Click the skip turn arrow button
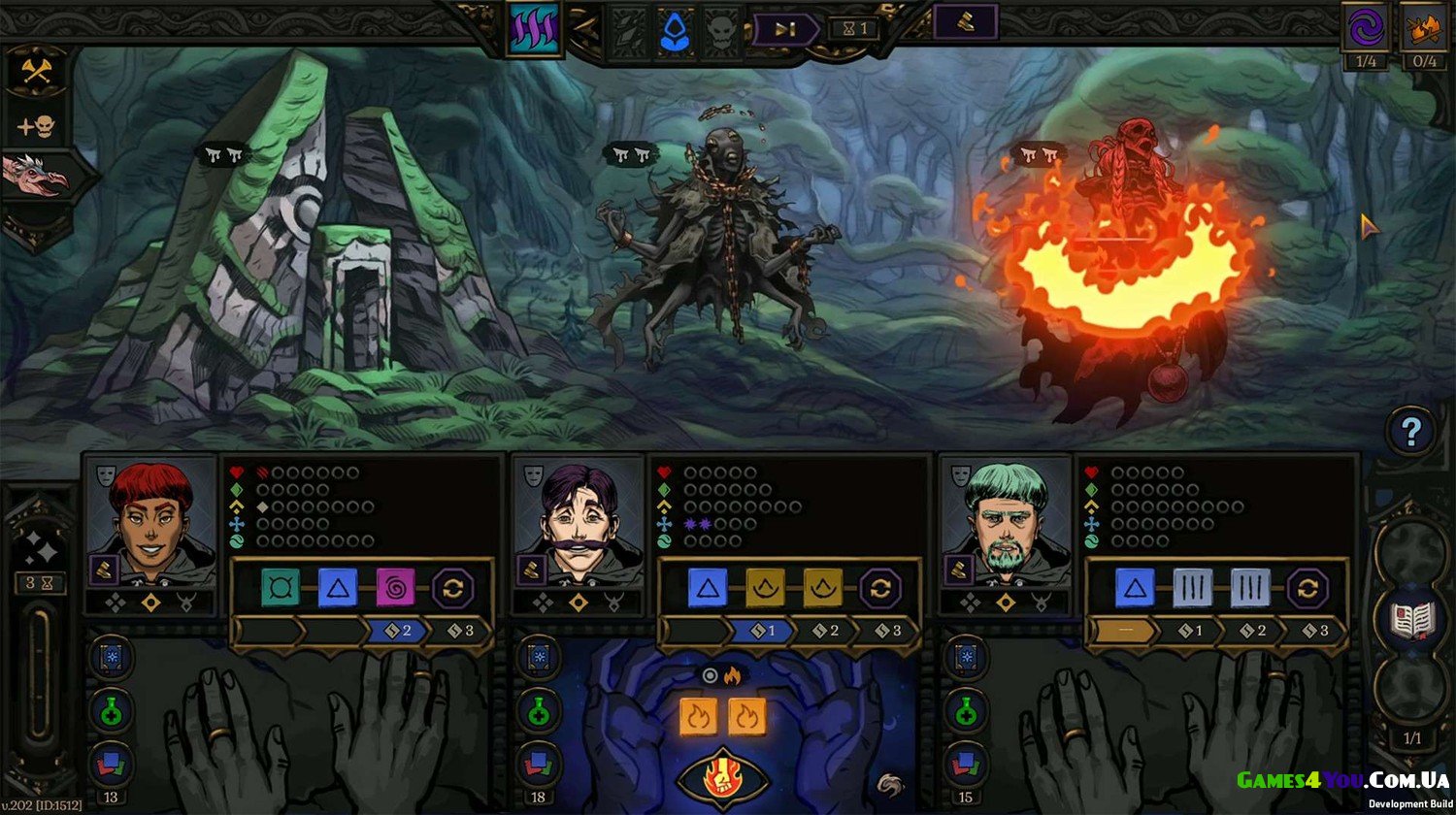The height and width of the screenshot is (815, 1456). [x=785, y=29]
